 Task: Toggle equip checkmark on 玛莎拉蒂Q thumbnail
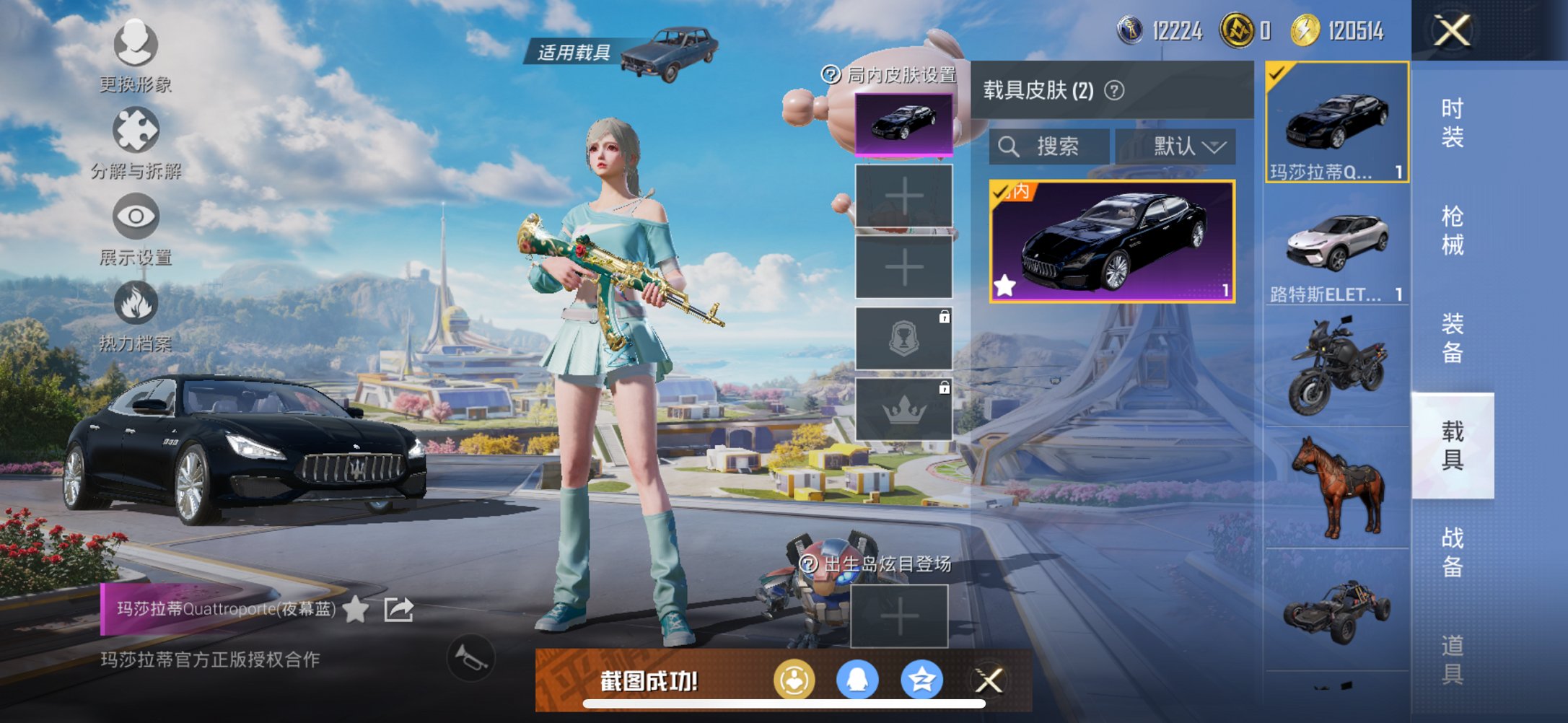point(1276,73)
